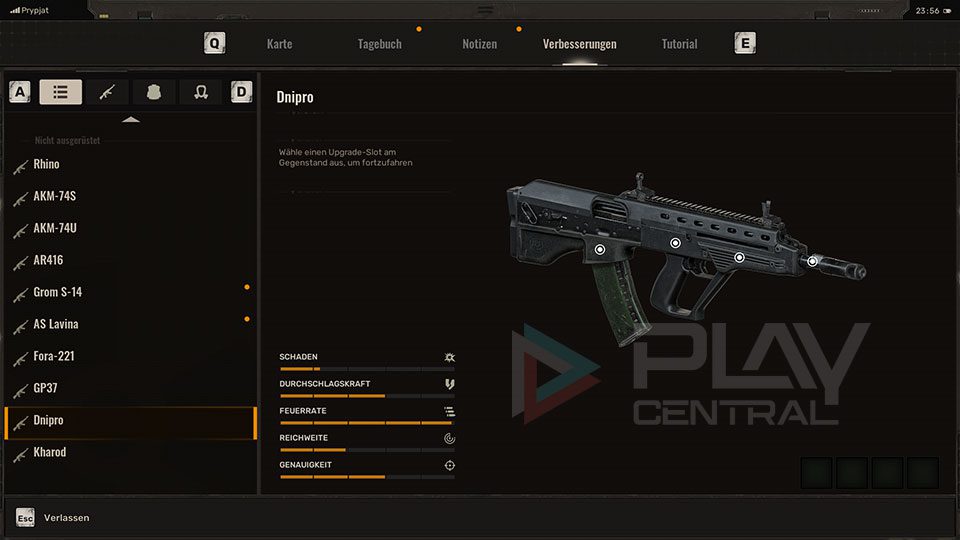This screenshot has height=540, width=960.
Task: Open the Karte tab
Action: click(x=279, y=44)
